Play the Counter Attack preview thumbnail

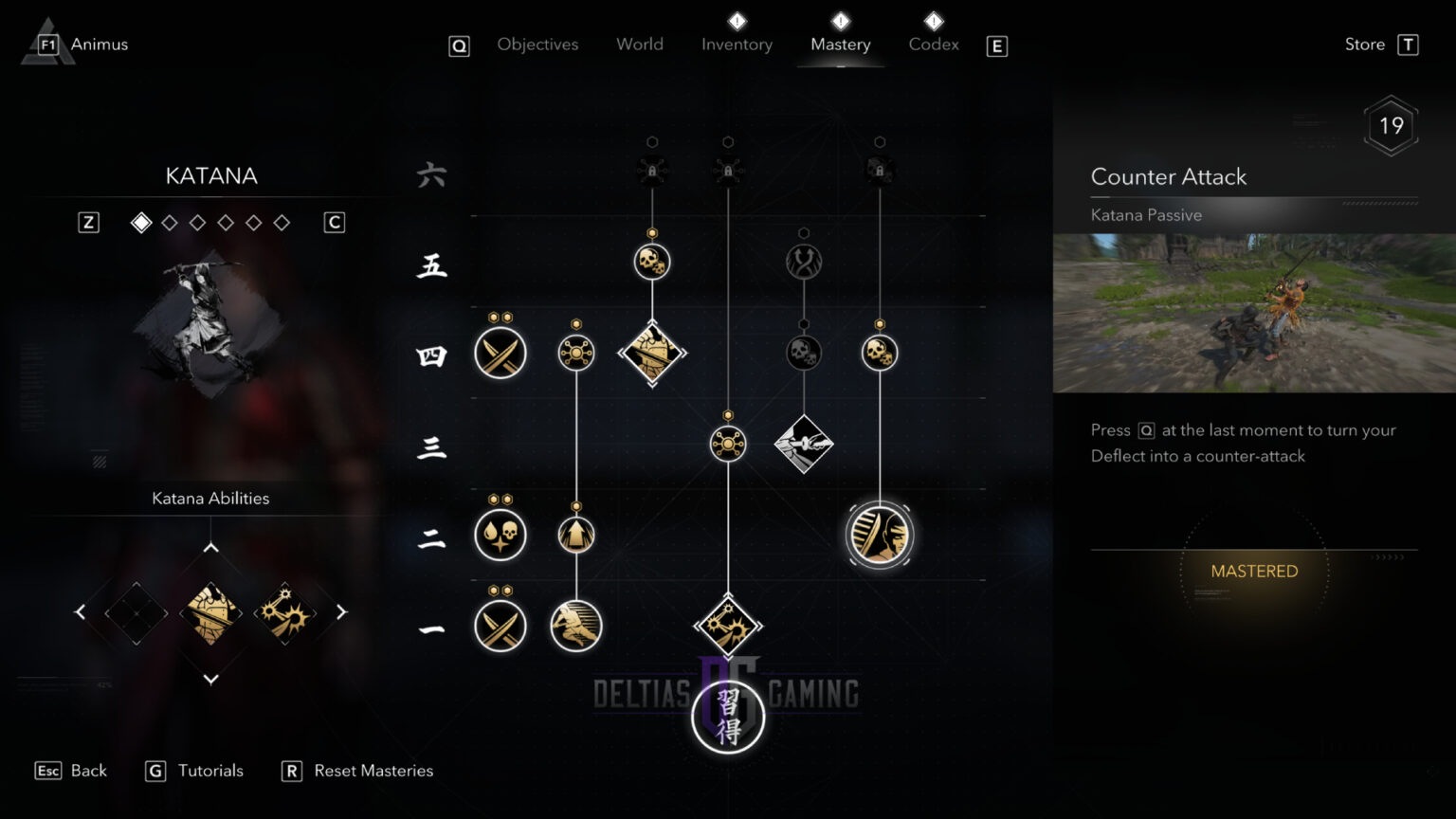coord(1254,313)
